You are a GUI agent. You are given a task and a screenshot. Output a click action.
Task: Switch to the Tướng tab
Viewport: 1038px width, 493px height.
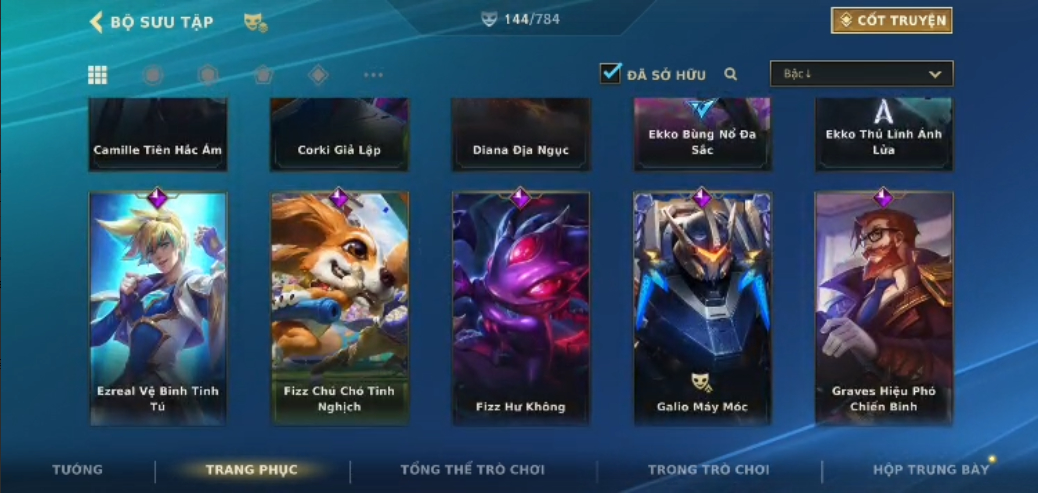pos(77,470)
